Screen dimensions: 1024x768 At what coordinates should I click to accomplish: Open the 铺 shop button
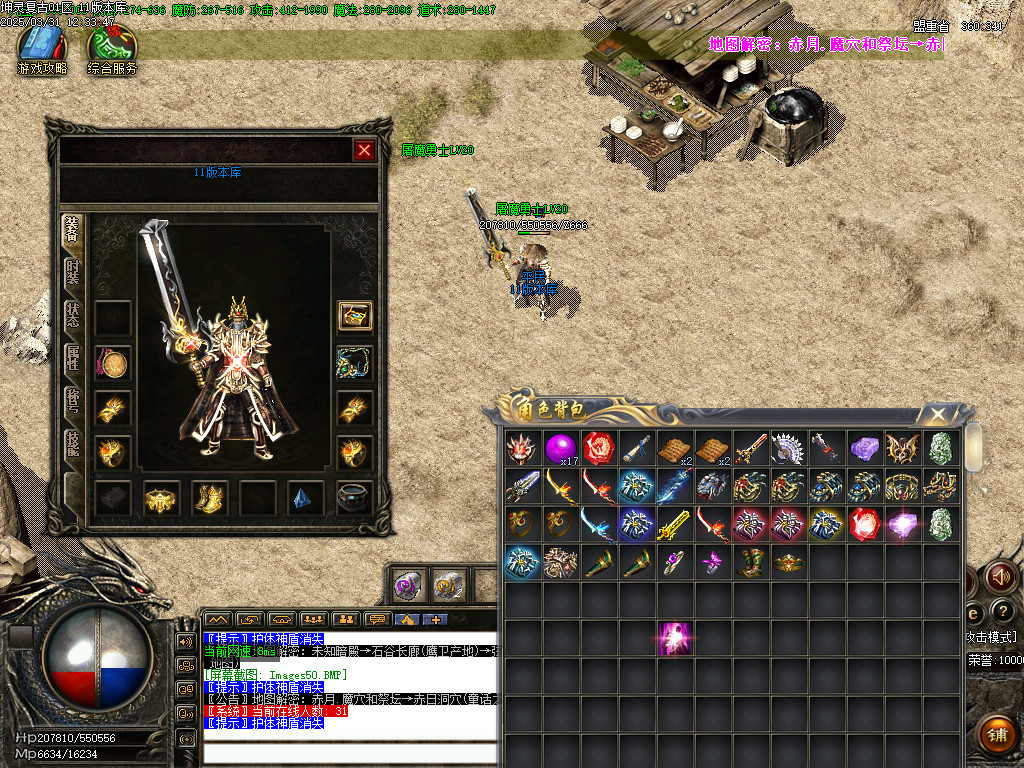pyautogui.click(x=995, y=733)
